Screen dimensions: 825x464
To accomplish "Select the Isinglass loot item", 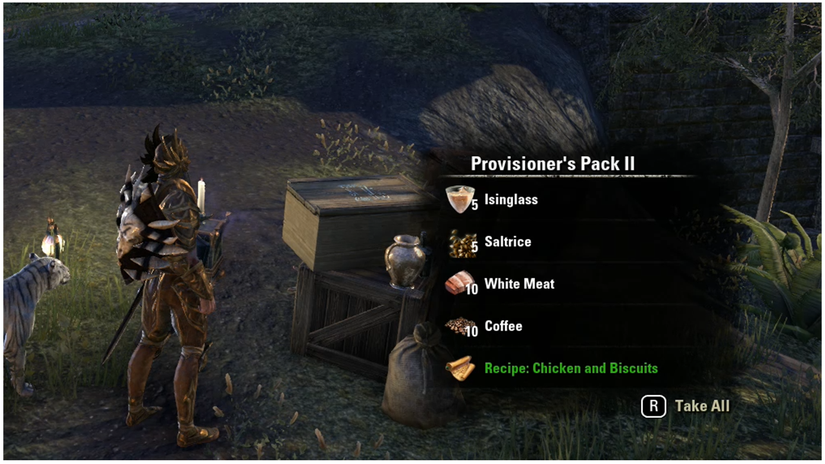I will click(510, 200).
